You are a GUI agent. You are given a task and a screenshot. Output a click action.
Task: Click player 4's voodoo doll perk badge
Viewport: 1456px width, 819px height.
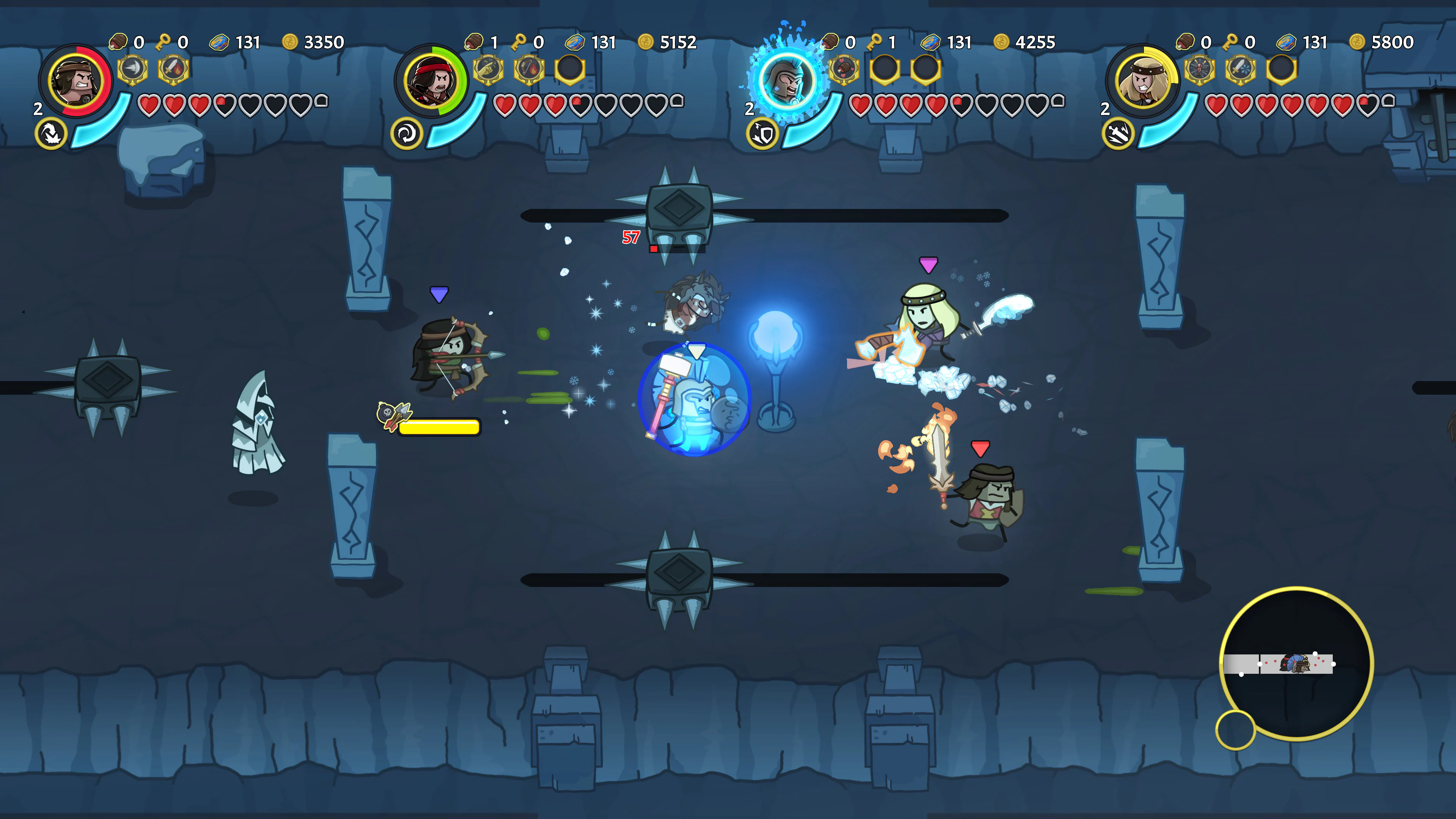click(1199, 69)
